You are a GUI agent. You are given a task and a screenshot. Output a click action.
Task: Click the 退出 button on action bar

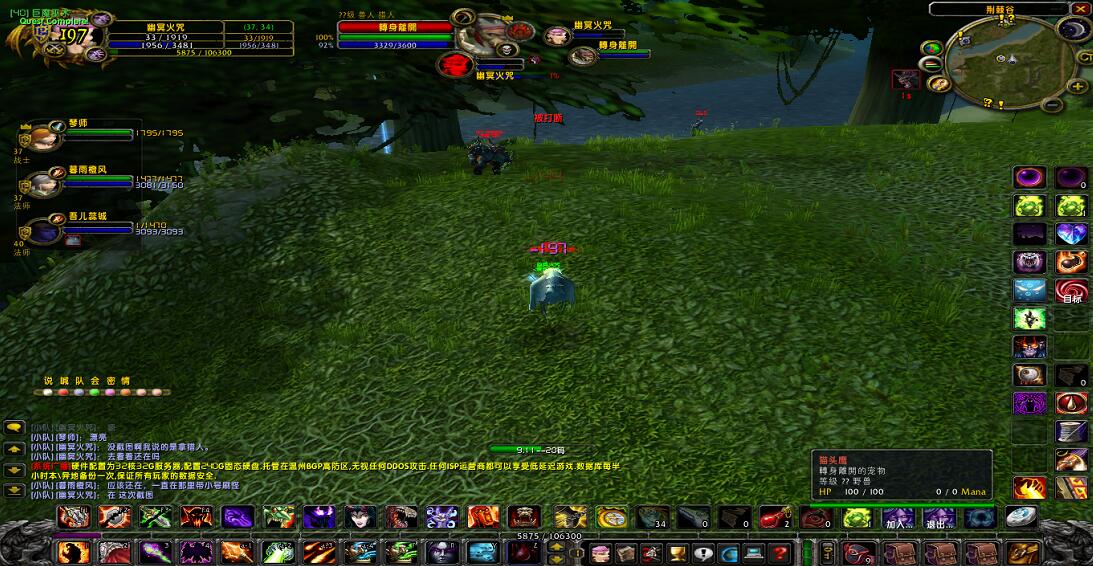click(937, 518)
